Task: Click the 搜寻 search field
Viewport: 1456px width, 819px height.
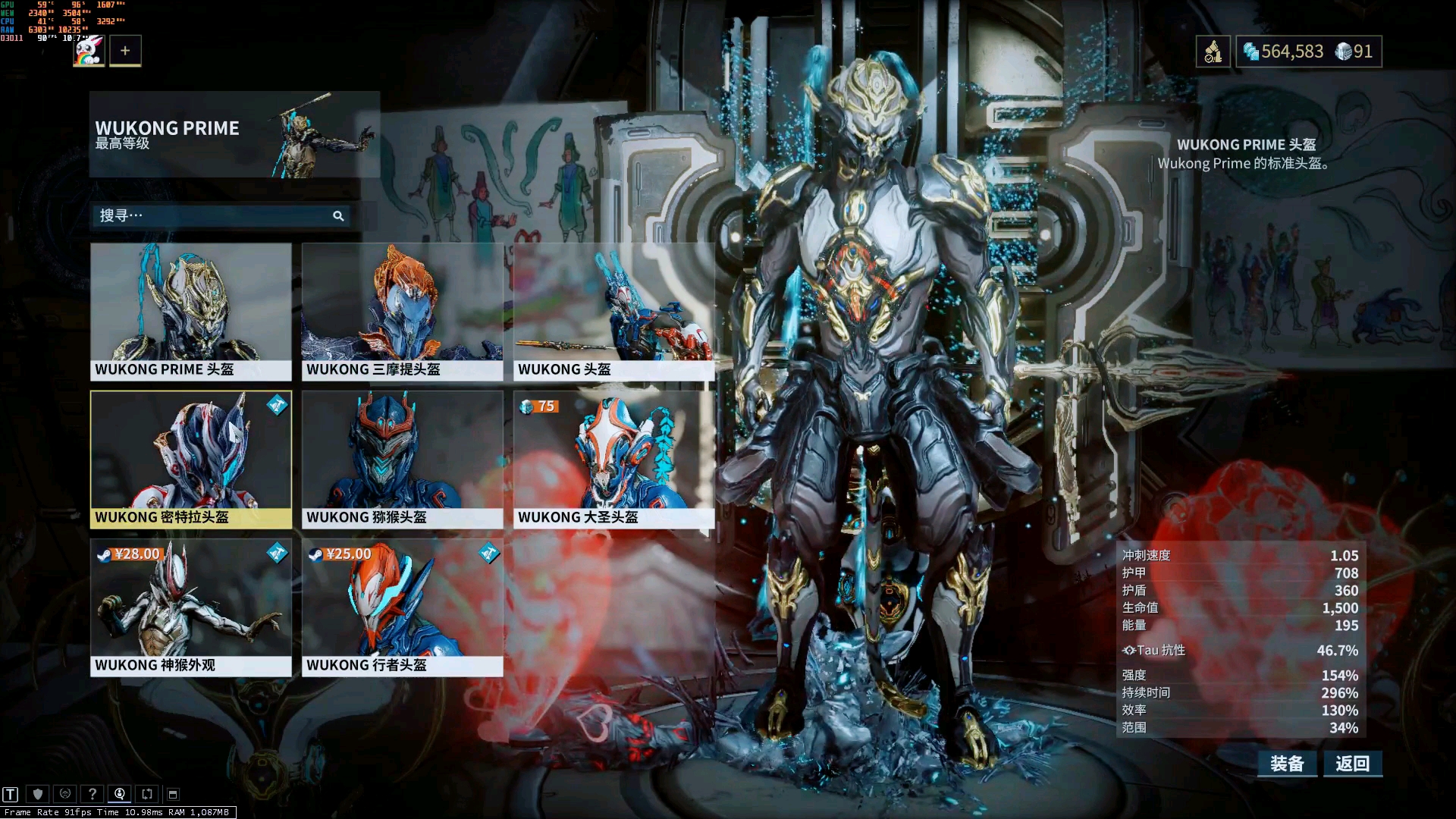Action: [x=212, y=216]
